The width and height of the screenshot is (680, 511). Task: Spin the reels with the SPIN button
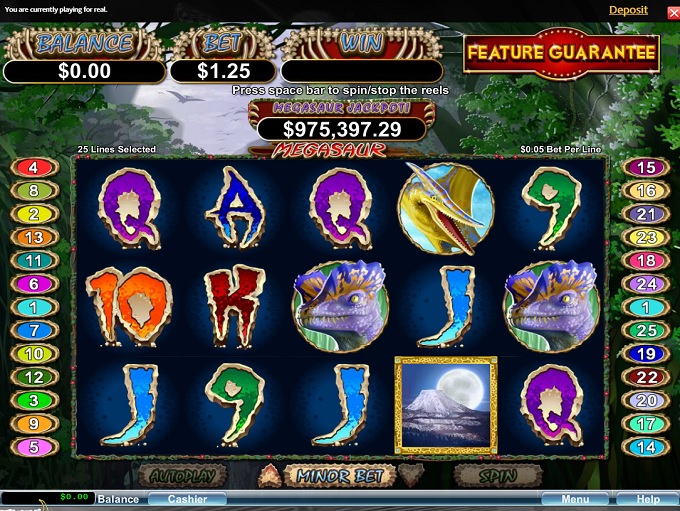497,476
